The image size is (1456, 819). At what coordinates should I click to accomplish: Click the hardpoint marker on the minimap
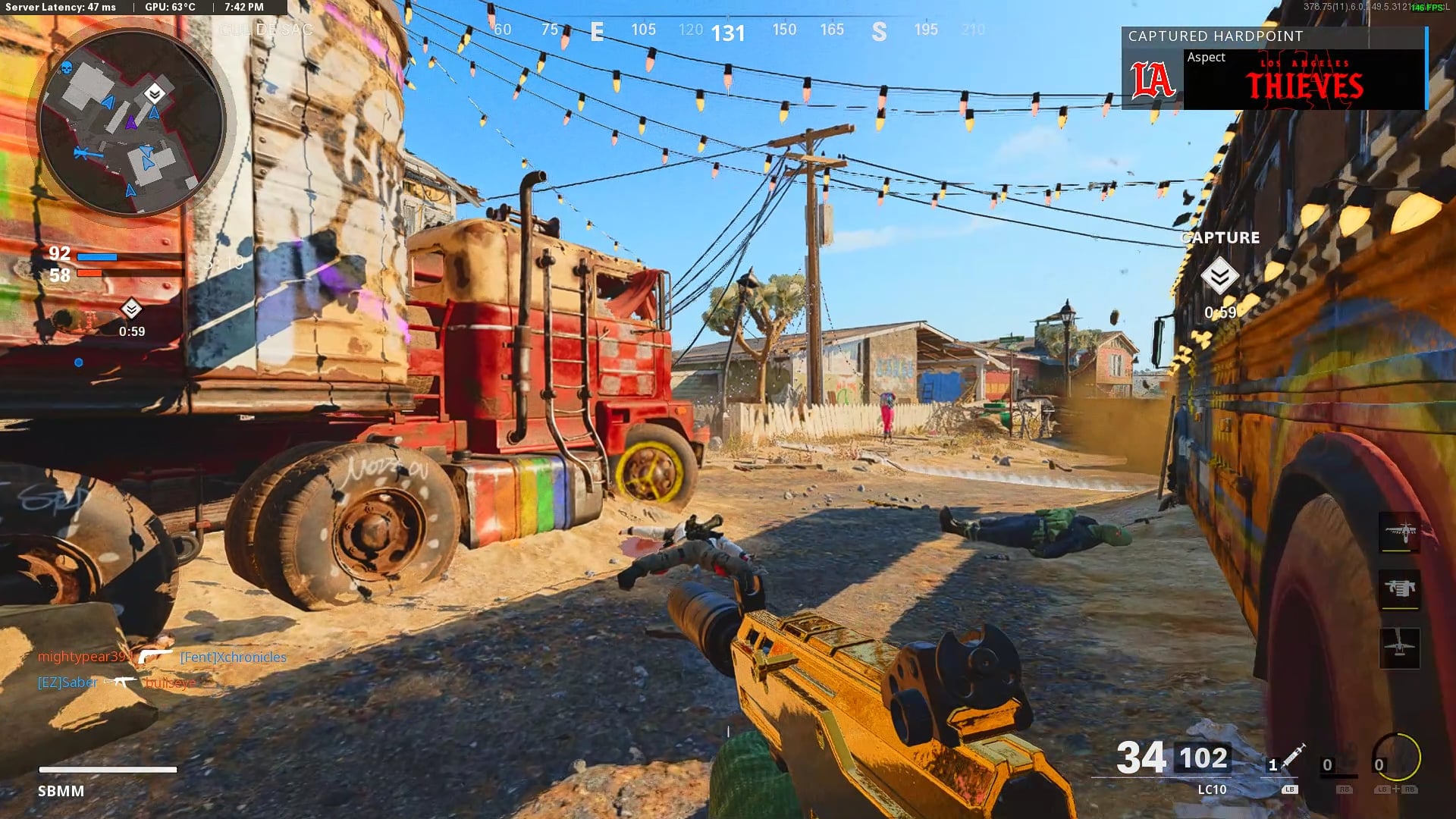155,93
